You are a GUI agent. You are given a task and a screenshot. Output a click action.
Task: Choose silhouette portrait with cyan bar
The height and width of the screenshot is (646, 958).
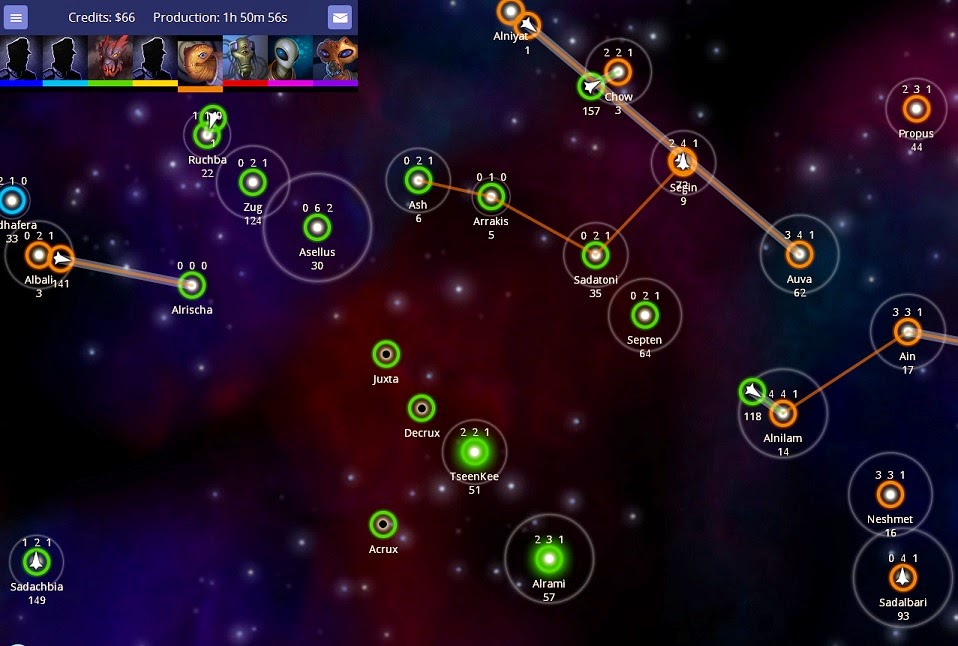point(65,58)
